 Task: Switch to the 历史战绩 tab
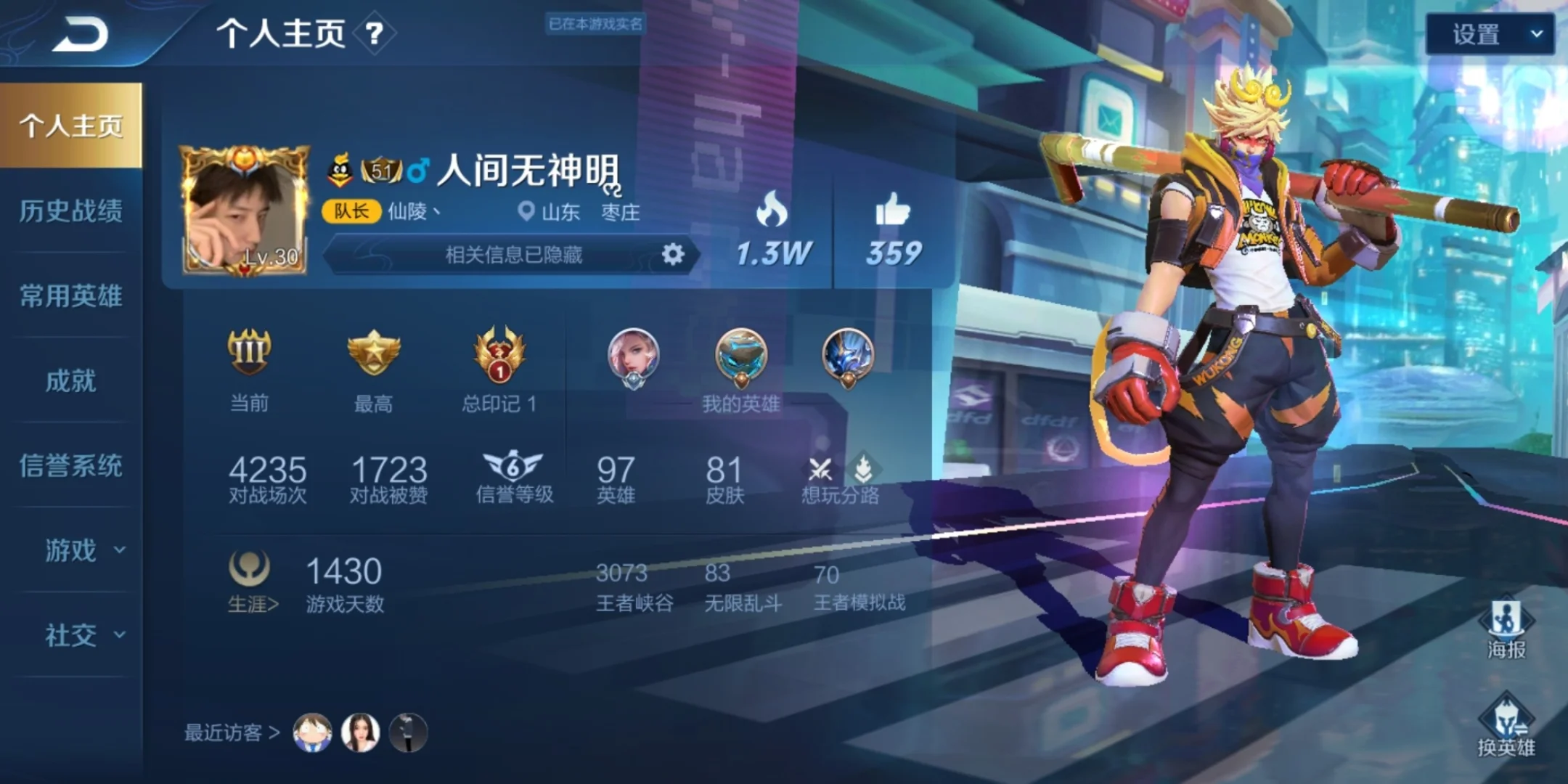(x=70, y=211)
